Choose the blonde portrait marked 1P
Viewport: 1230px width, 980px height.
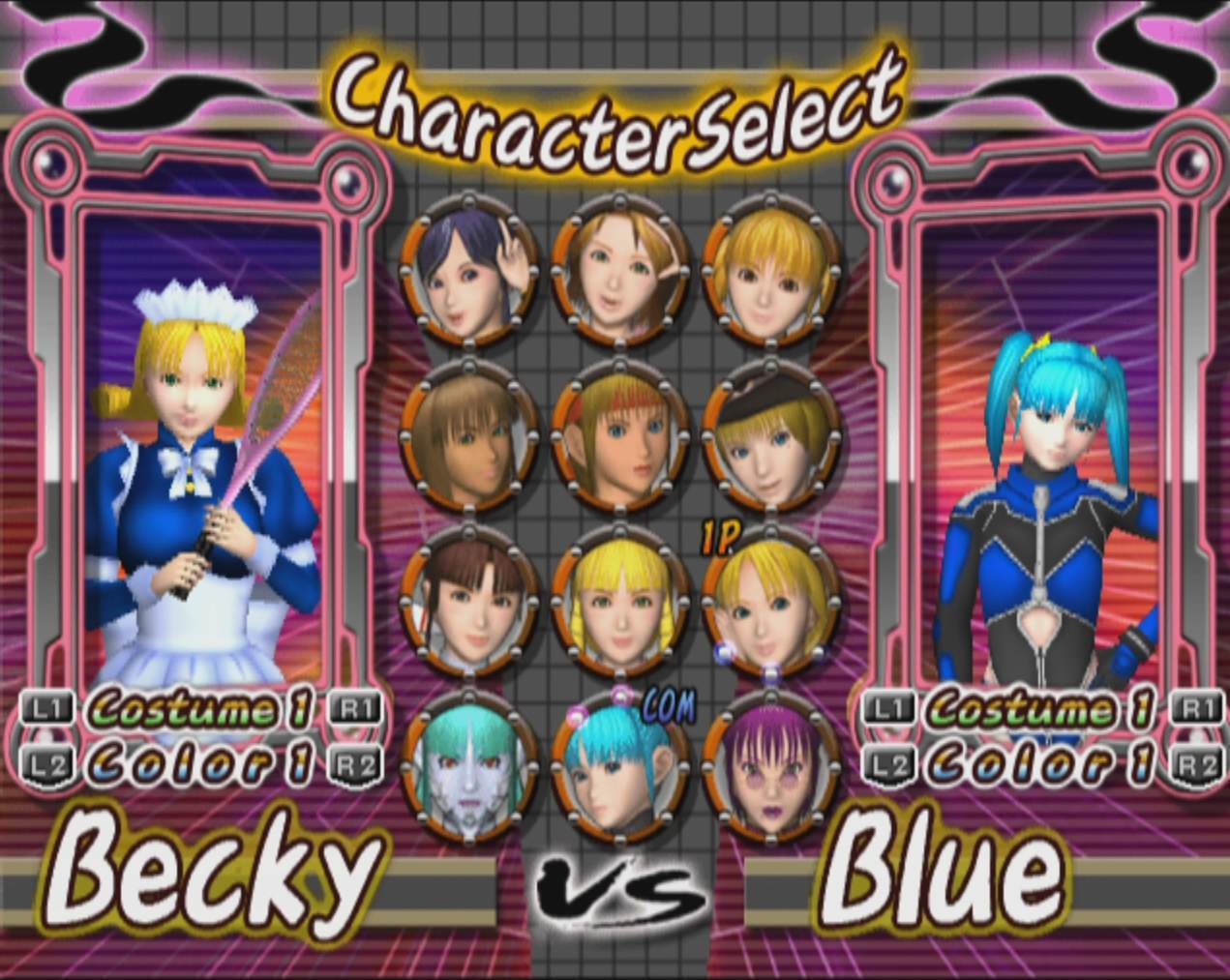click(770, 600)
